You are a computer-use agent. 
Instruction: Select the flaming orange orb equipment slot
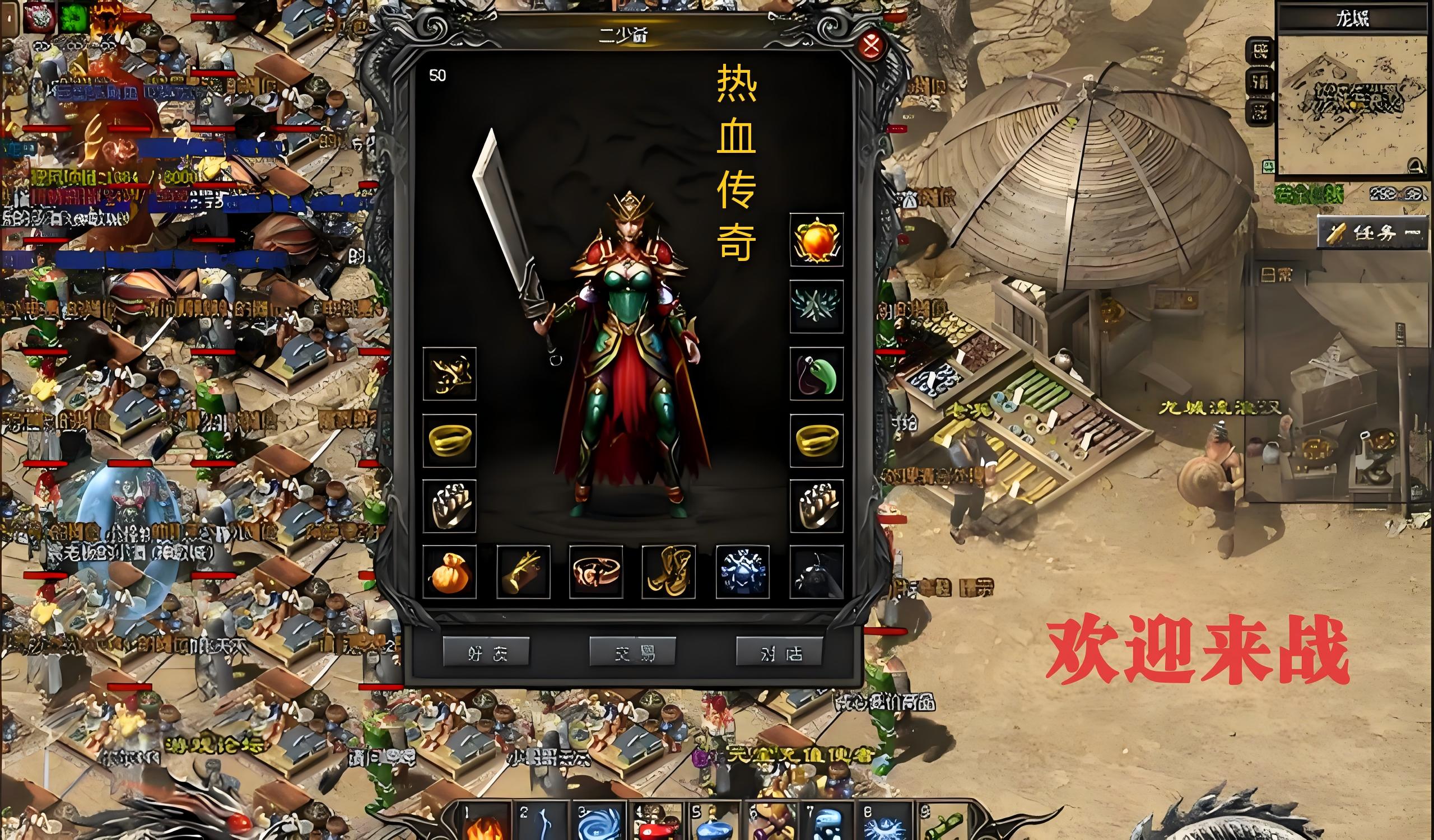click(x=817, y=240)
